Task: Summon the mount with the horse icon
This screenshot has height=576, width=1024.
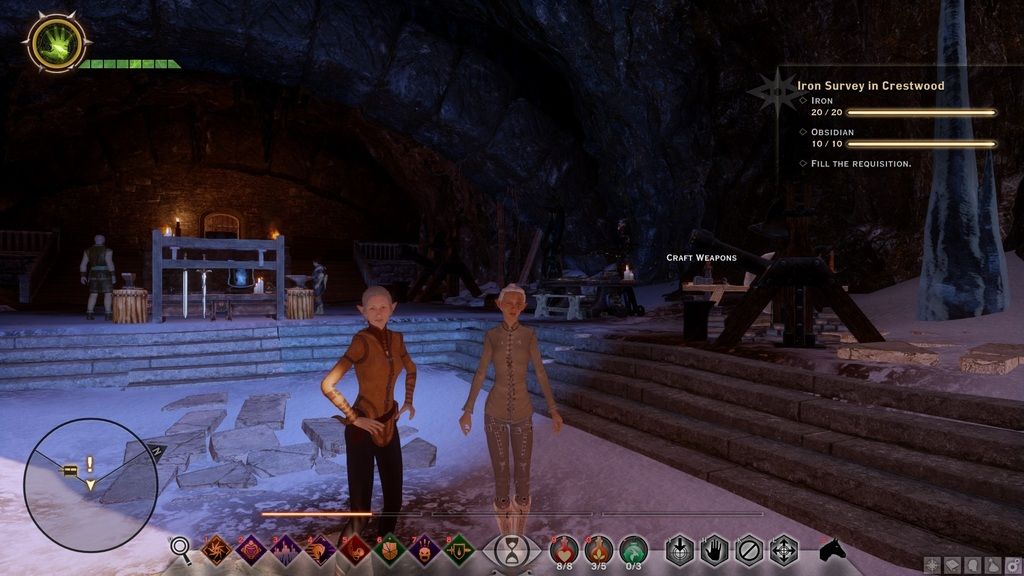Action: point(832,549)
